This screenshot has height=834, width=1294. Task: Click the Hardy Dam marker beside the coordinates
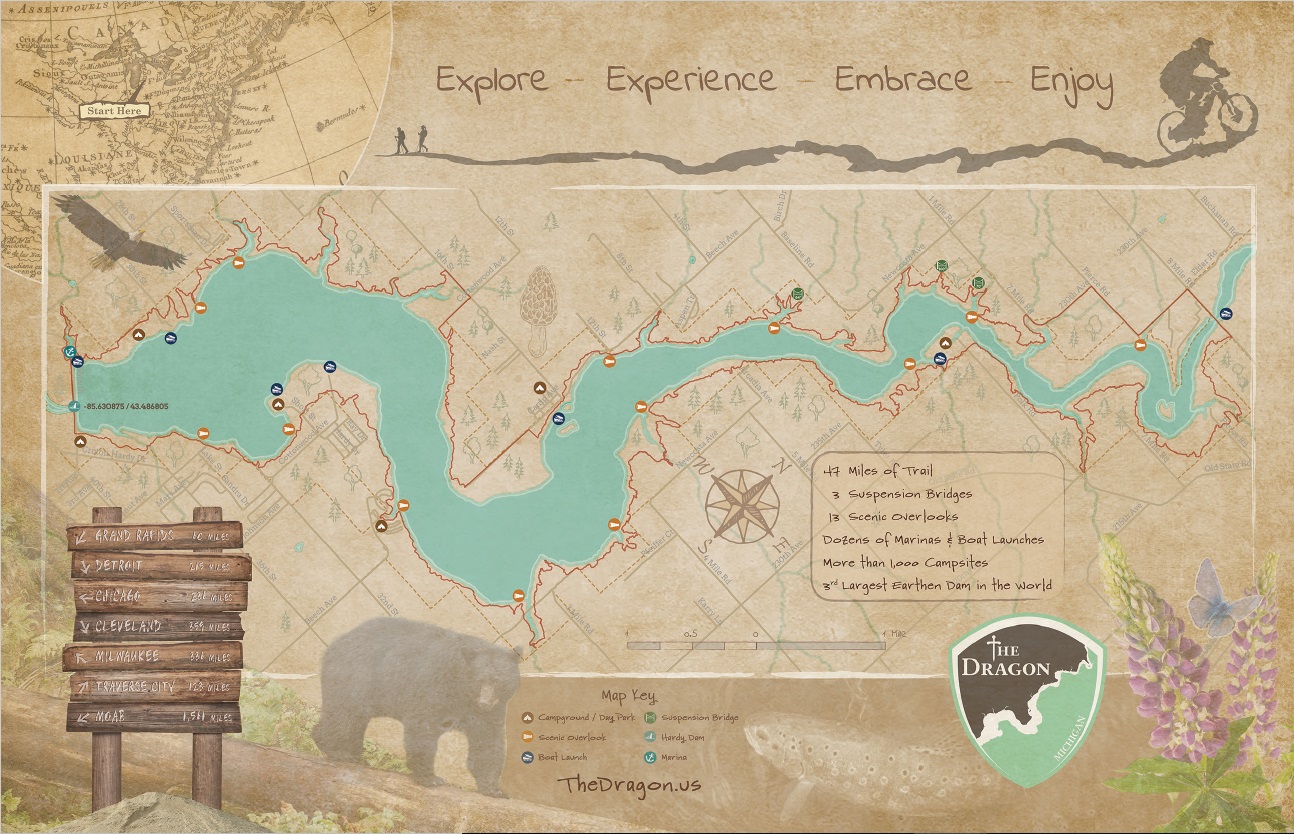coord(76,406)
